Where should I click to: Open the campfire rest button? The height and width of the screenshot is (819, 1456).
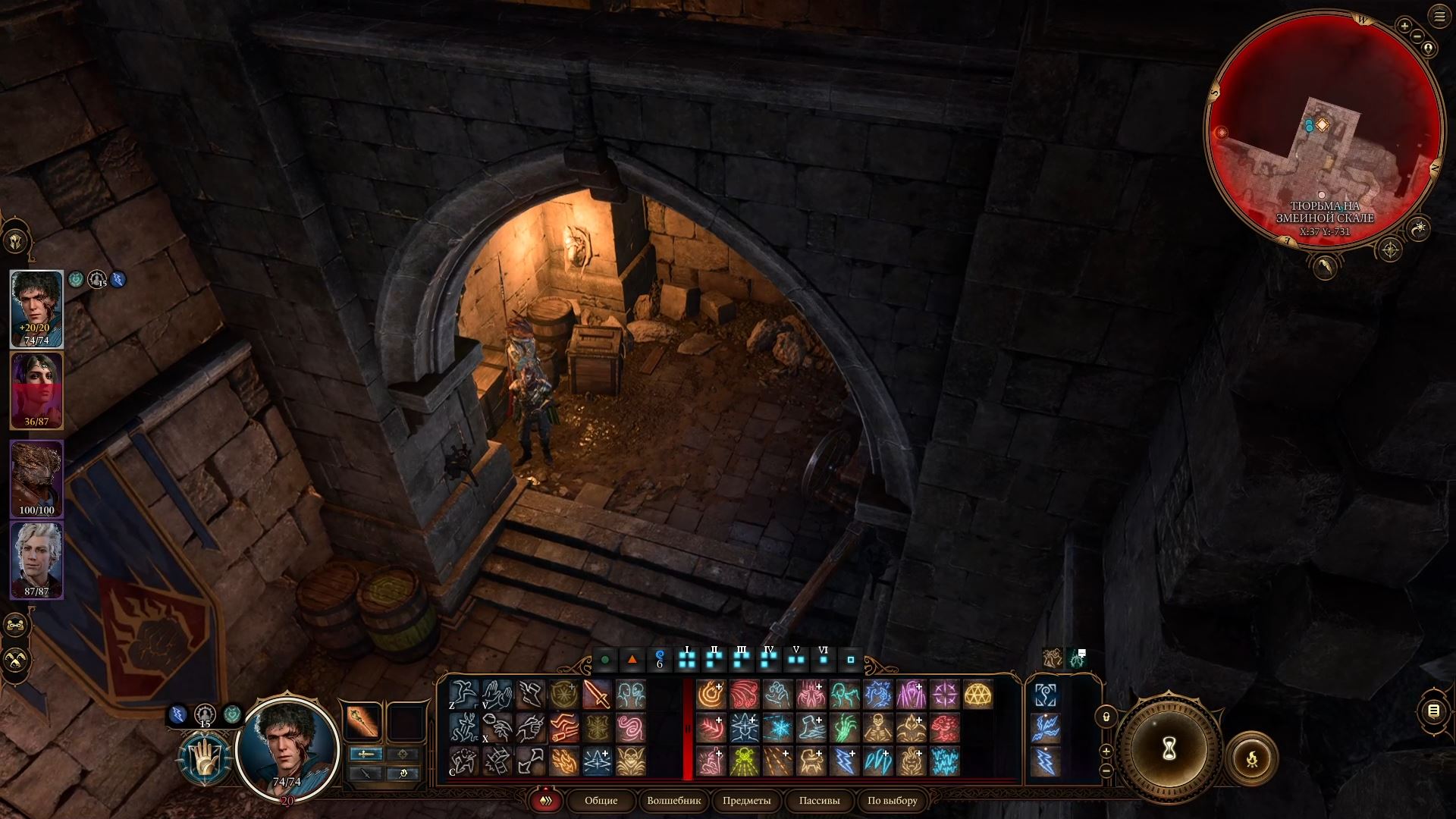click(x=1251, y=758)
